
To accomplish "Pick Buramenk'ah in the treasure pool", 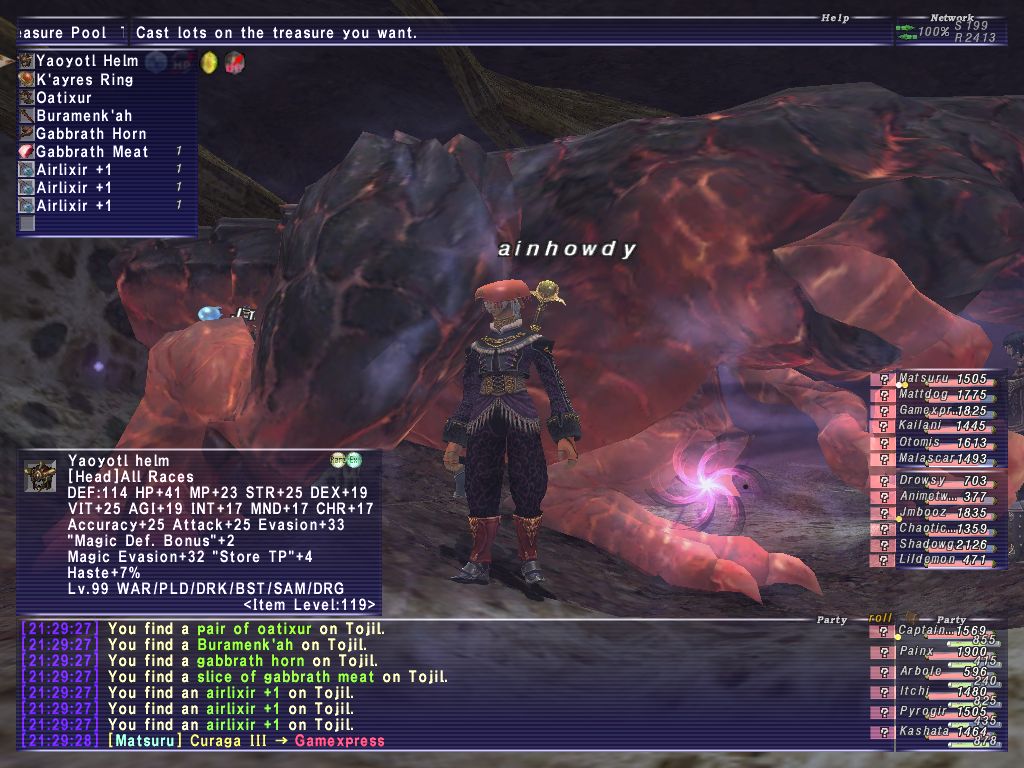I will coord(84,116).
